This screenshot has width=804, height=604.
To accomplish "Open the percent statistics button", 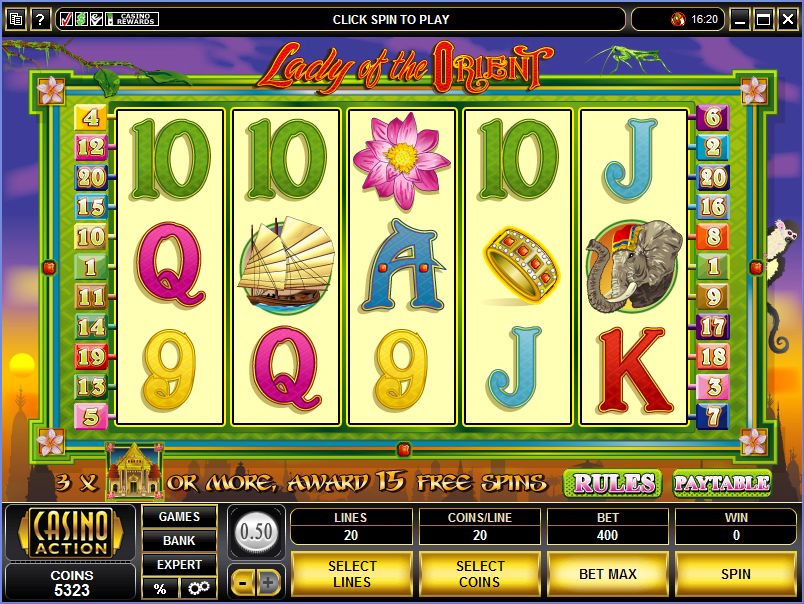I will point(160,588).
